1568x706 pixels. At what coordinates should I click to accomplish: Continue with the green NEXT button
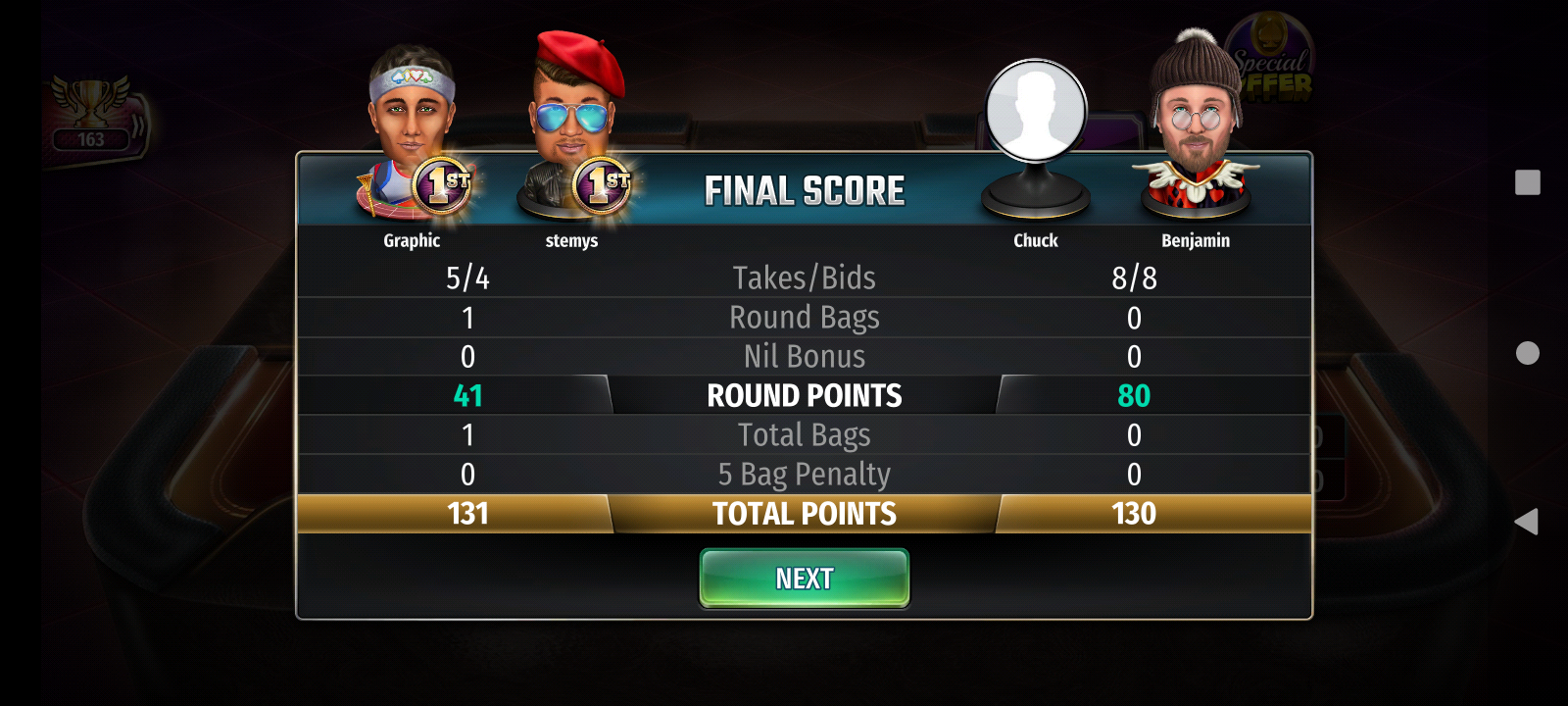coord(804,579)
